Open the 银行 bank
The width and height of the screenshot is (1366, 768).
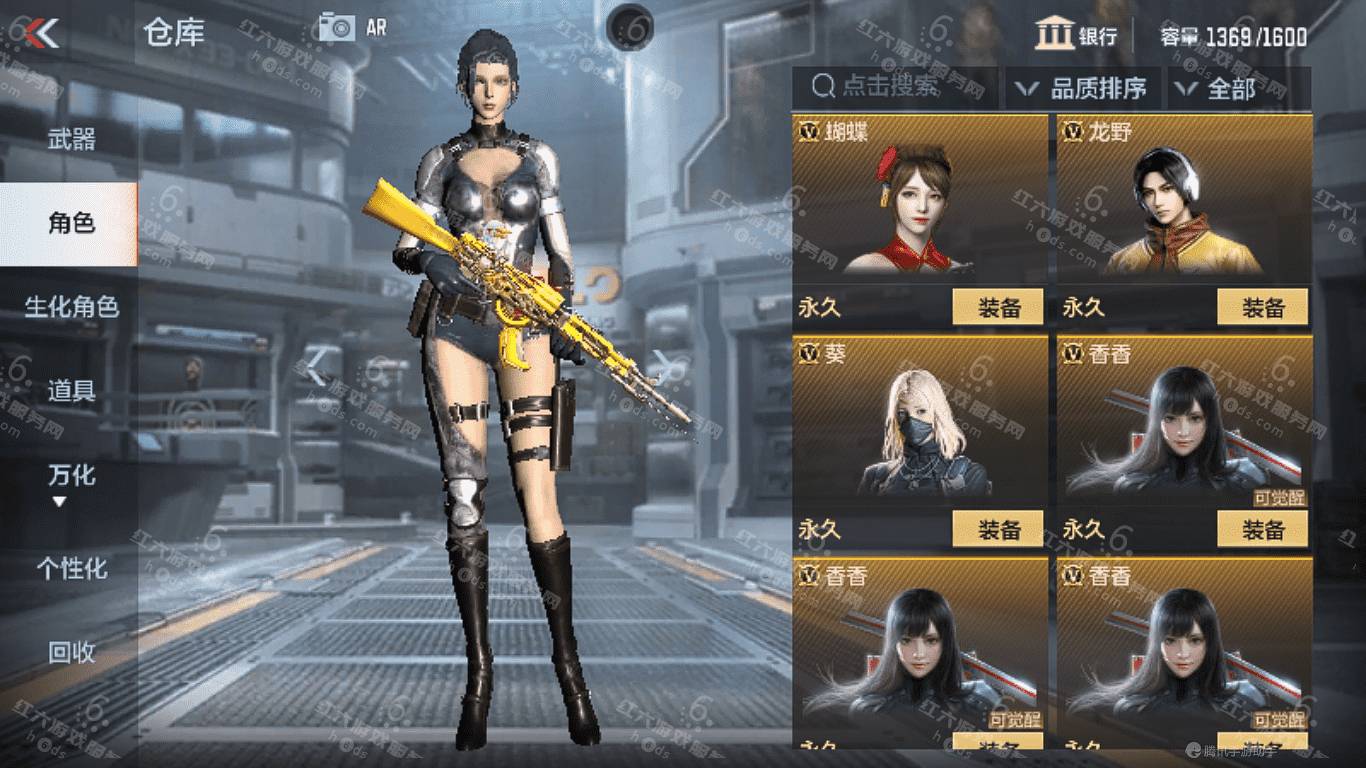pyautogui.click(x=1076, y=34)
